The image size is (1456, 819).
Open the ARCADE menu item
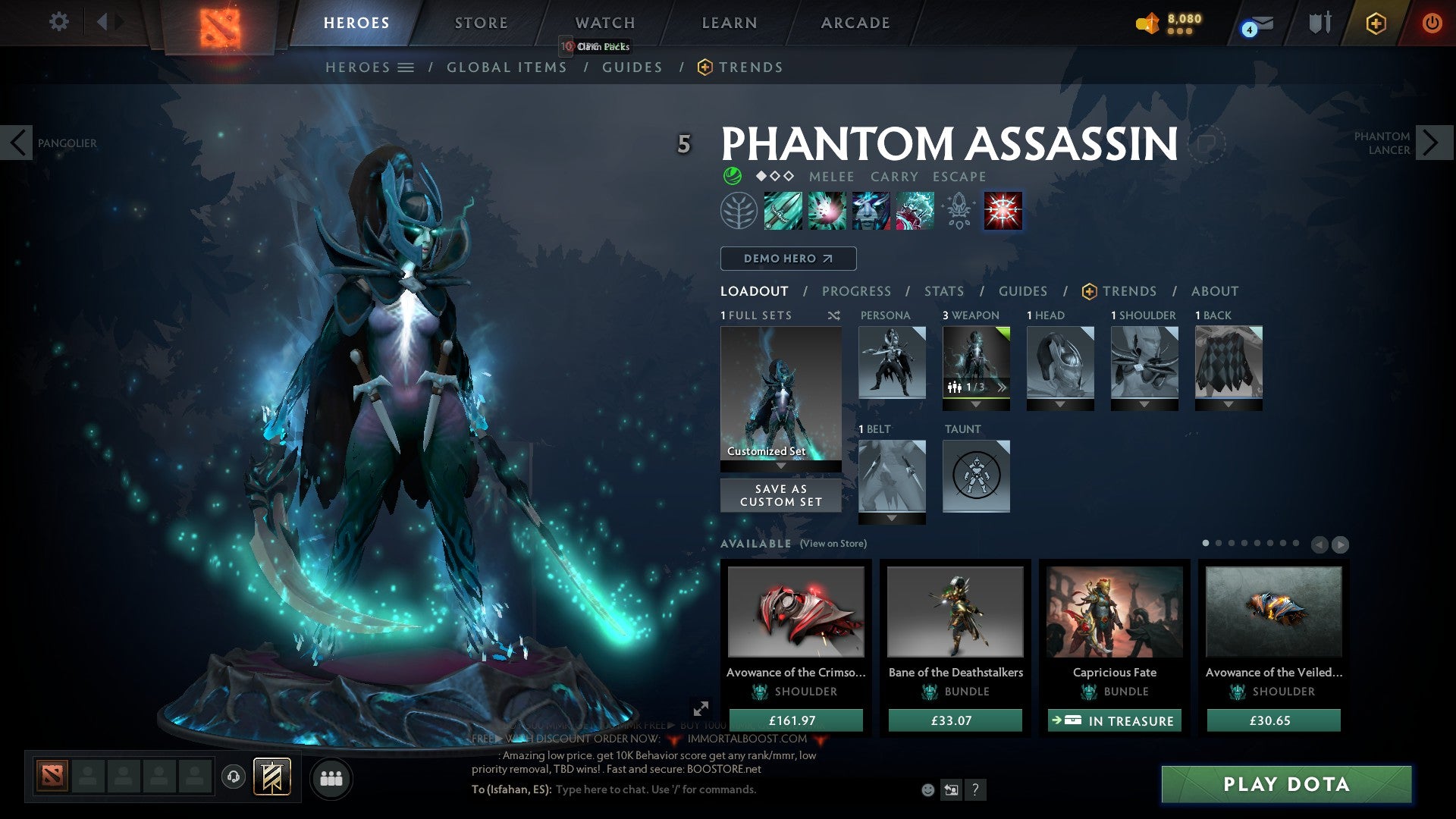pos(855,23)
